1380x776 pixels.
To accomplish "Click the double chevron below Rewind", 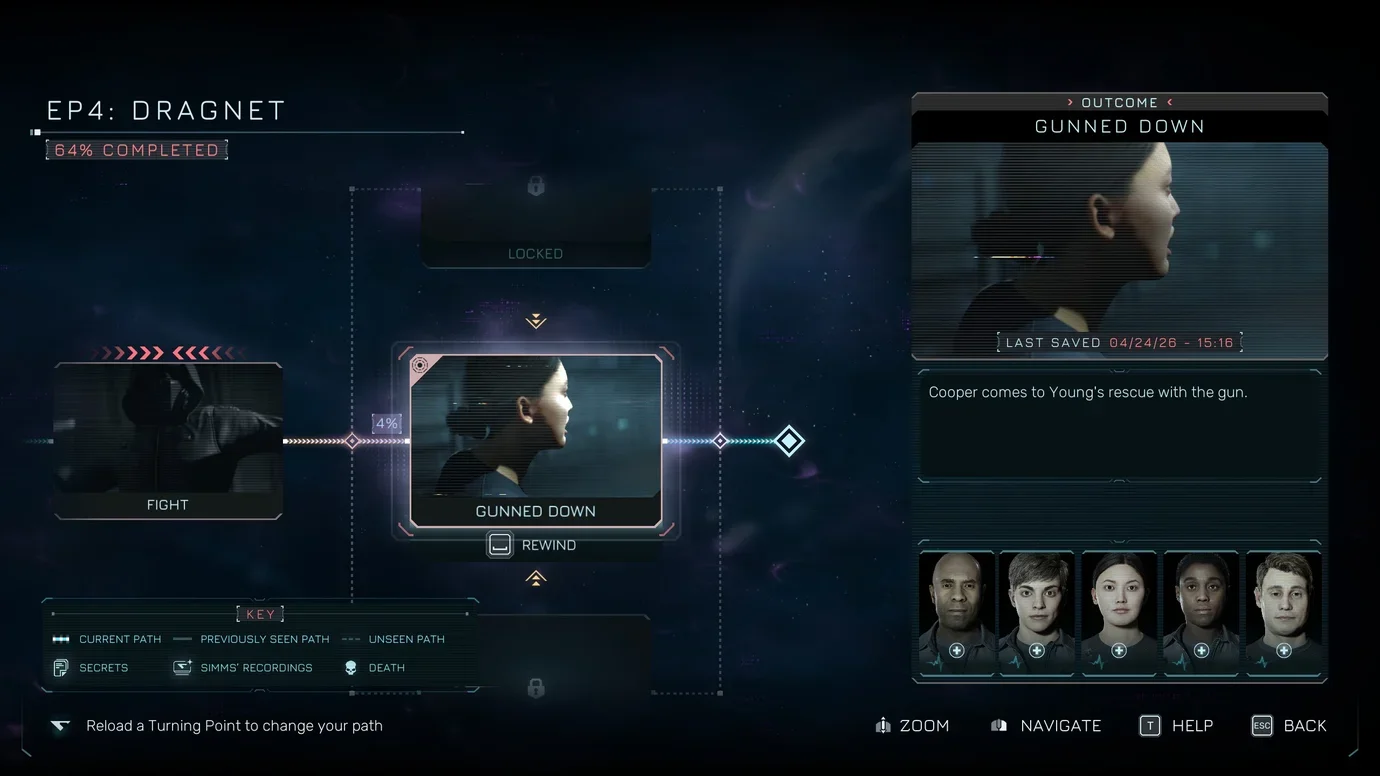I will (536, 578).
